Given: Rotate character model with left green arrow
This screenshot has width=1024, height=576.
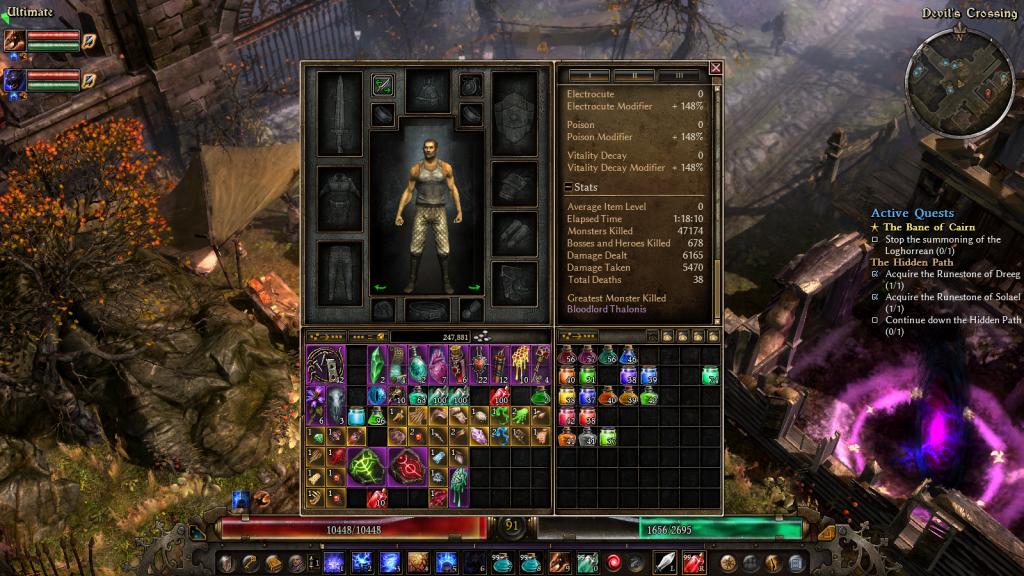Looking at the screenshot, I should (x=379, y=288).
